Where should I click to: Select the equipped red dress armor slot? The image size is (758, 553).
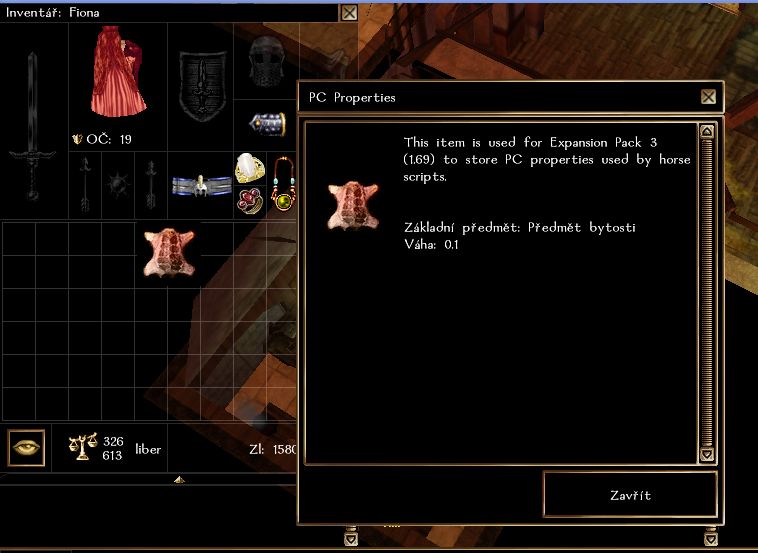point(118,72)
